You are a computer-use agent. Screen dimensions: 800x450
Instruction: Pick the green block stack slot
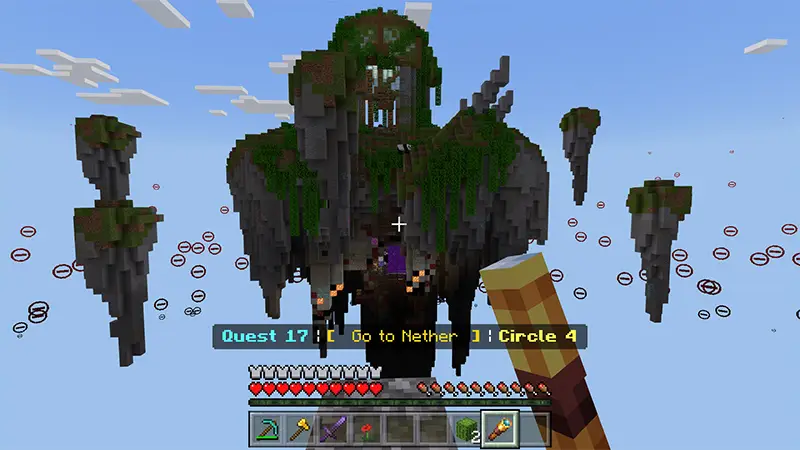(x=466, y=429)
